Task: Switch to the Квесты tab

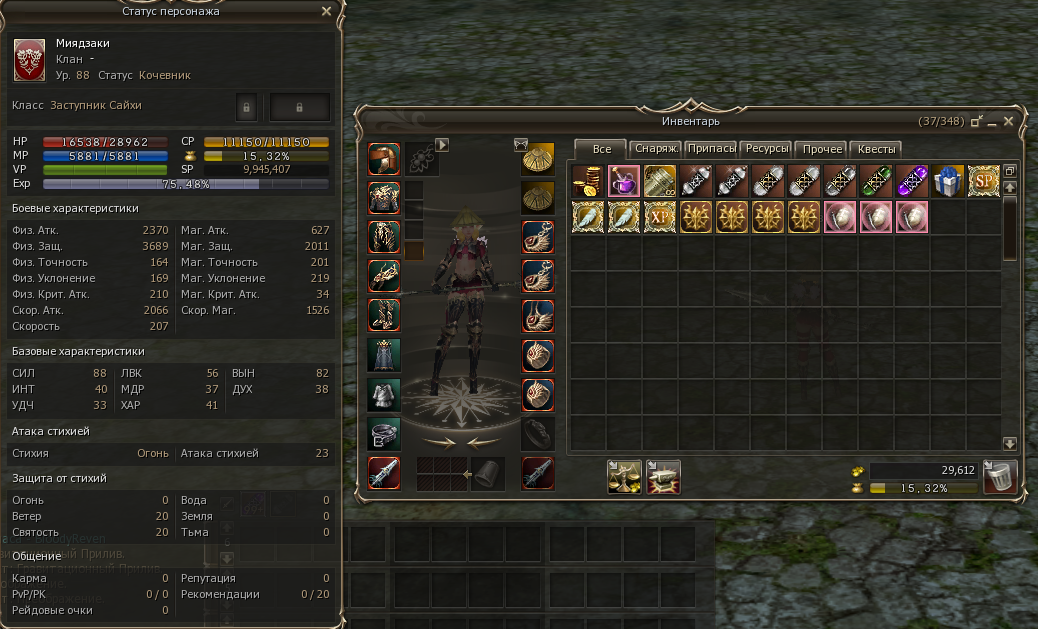Action: (877, 149)
